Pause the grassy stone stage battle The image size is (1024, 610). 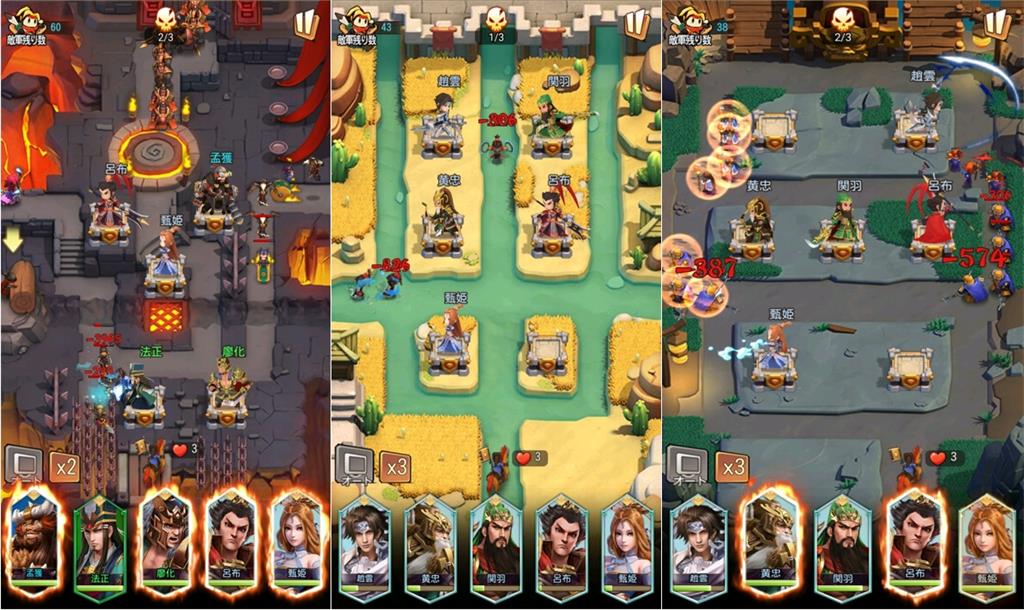coord(998,24)
